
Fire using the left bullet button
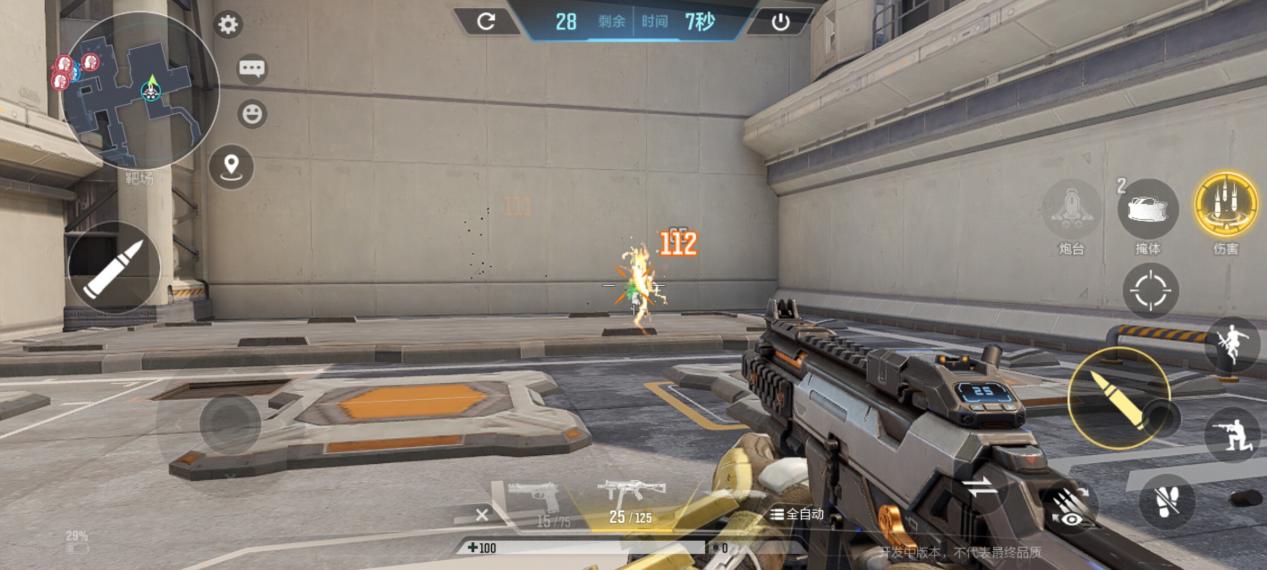coord(113,268)
